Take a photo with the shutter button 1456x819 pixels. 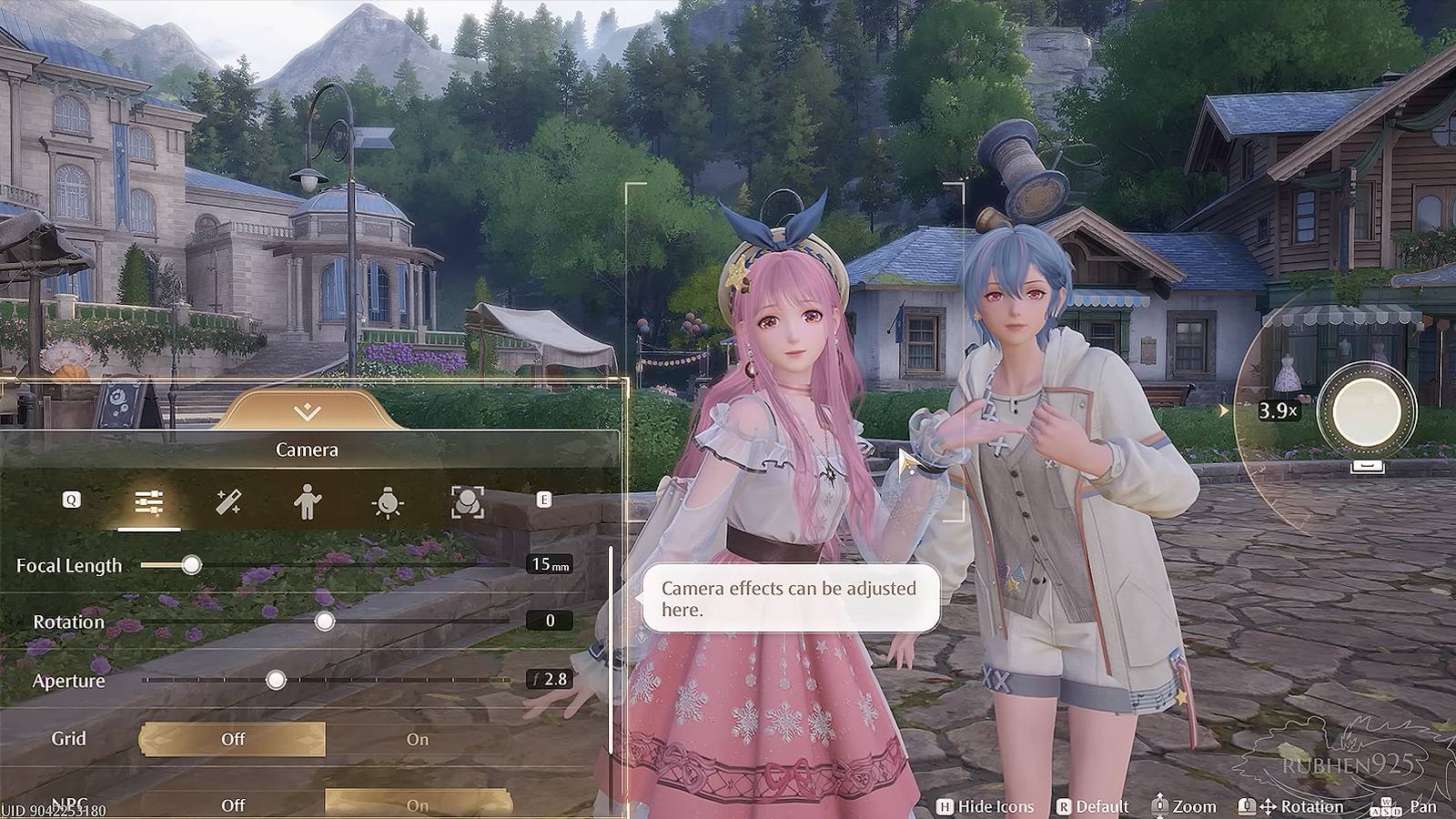click(x=1366, y=412)
